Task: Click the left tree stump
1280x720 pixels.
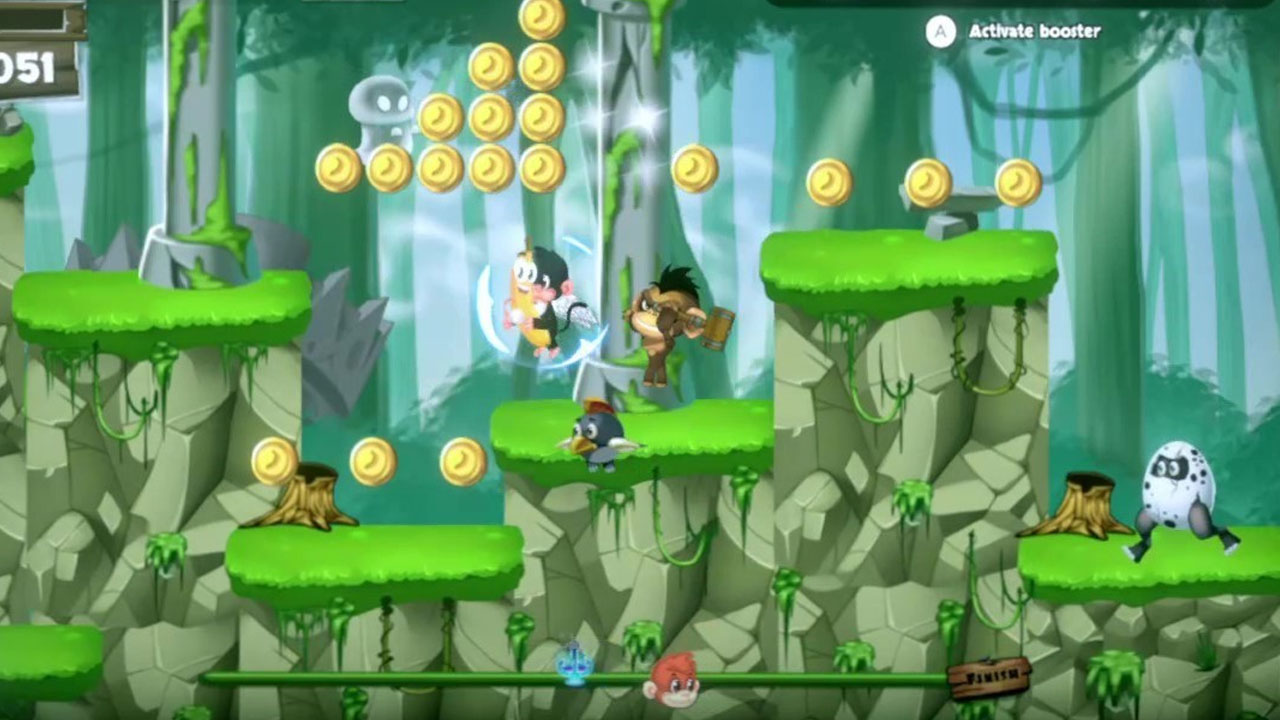Action: tap(310, 495)
